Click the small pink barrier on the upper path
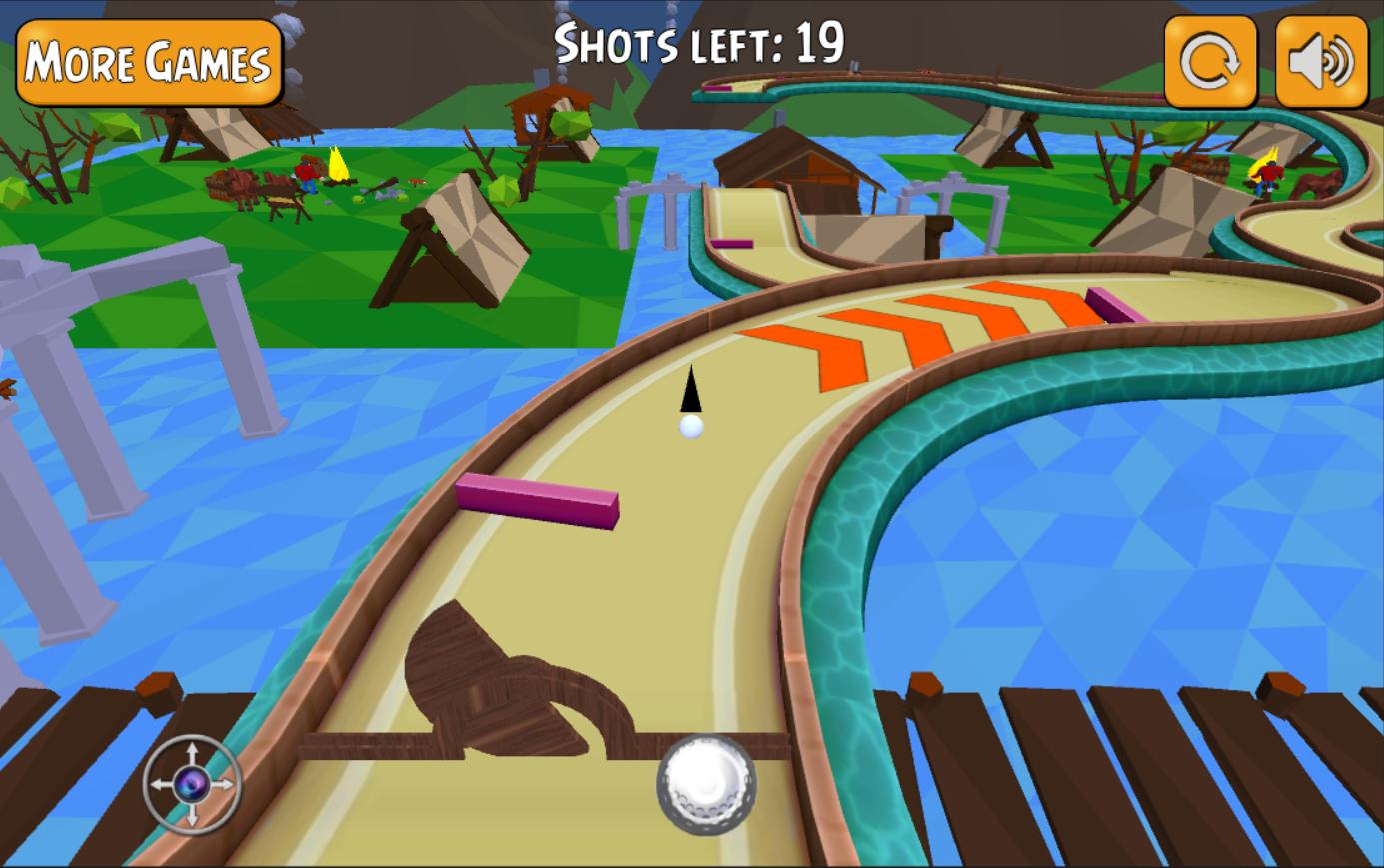Image resolution: width=1384 pixels, height=868 pixels. pyautogui.click(x=732, y=243)
